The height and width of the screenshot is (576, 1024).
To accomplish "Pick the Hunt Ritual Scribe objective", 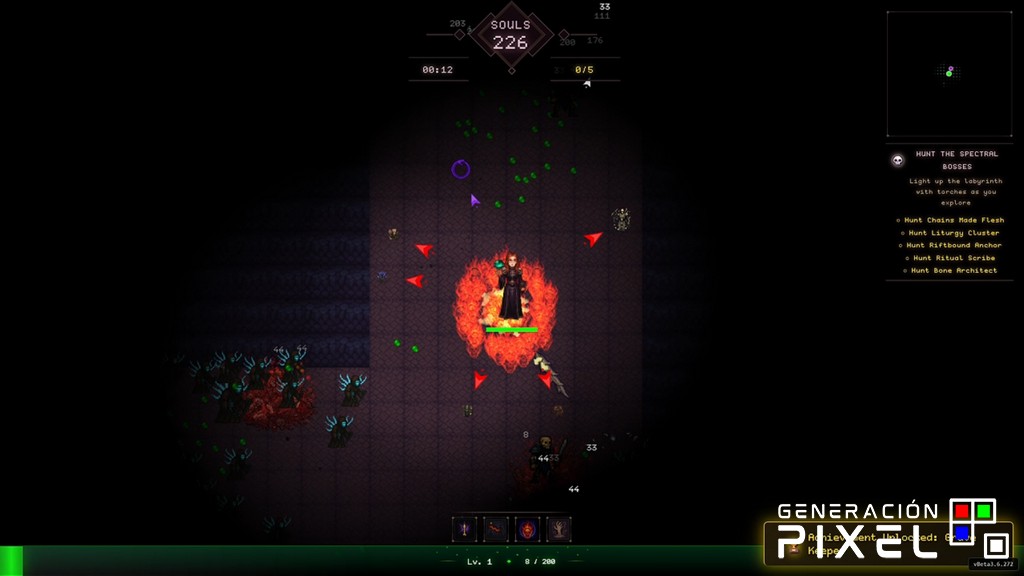I will (953, 258).
